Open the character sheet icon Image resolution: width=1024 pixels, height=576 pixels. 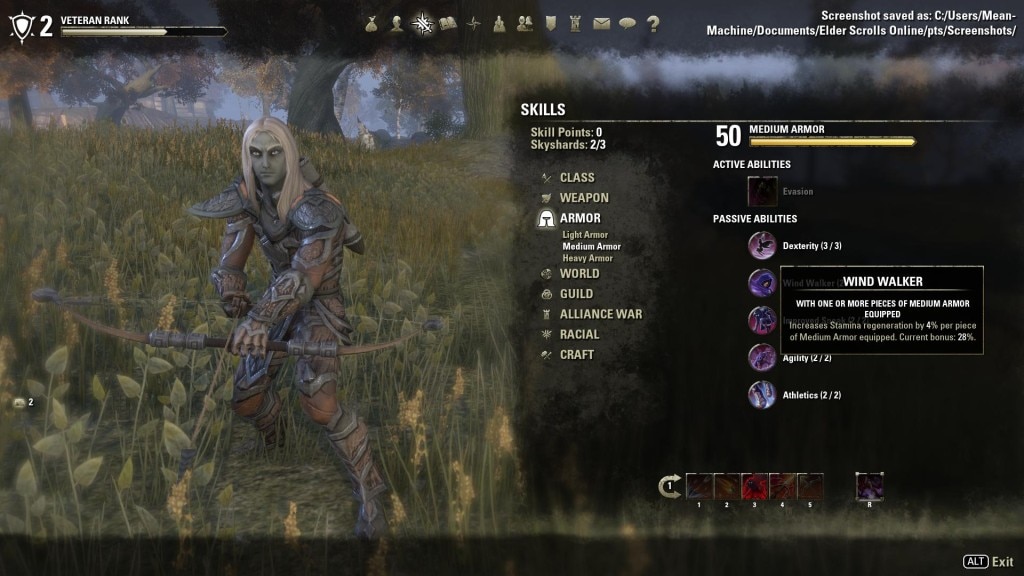[397, 24]
